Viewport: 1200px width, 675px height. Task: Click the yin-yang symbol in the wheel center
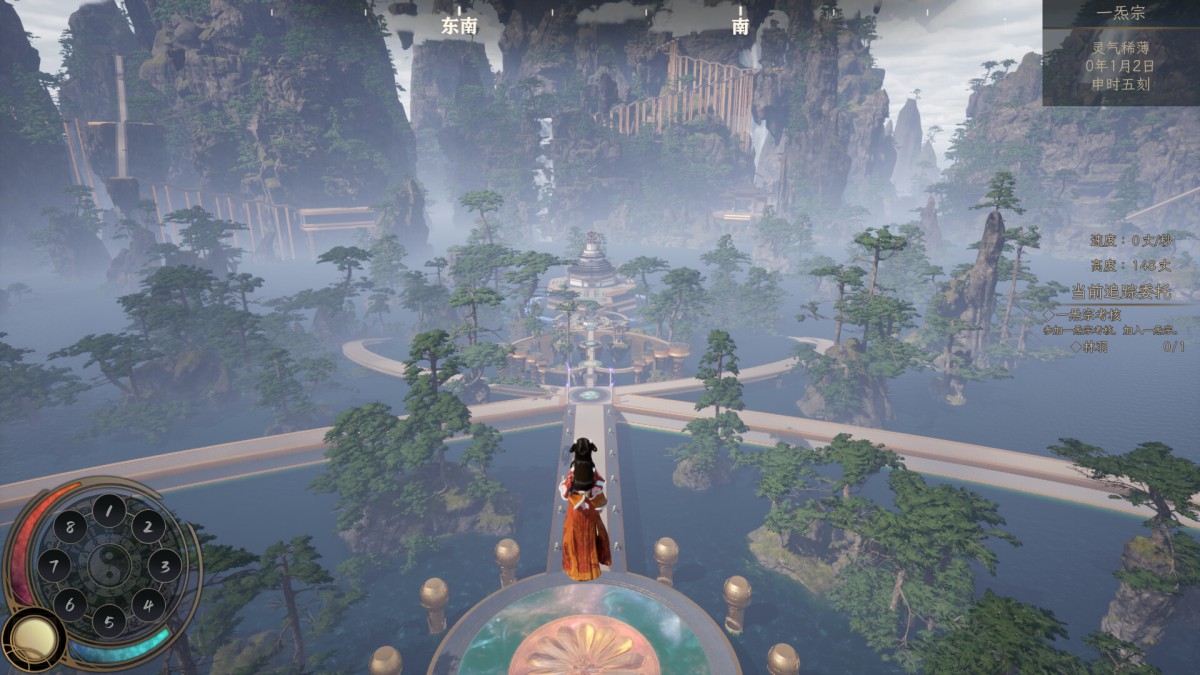tap(108, 565)
